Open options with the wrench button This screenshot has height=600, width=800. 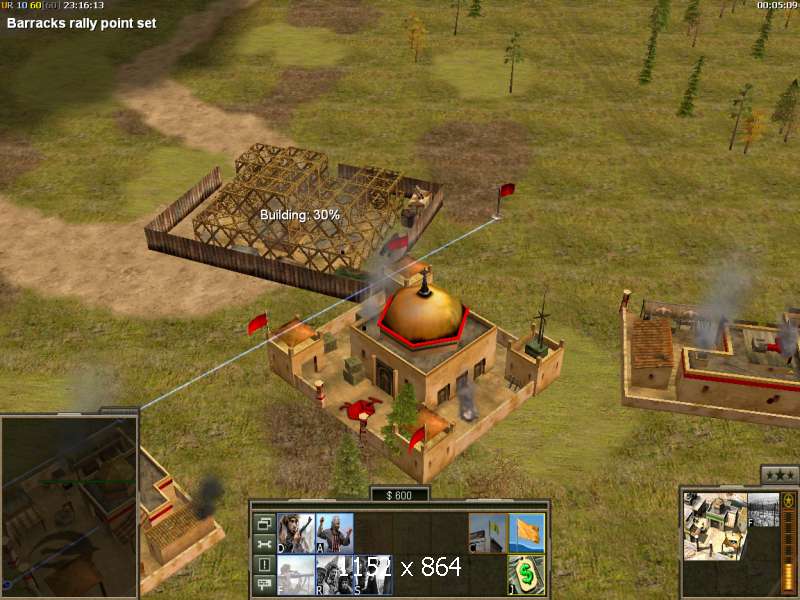pos(264,543)
